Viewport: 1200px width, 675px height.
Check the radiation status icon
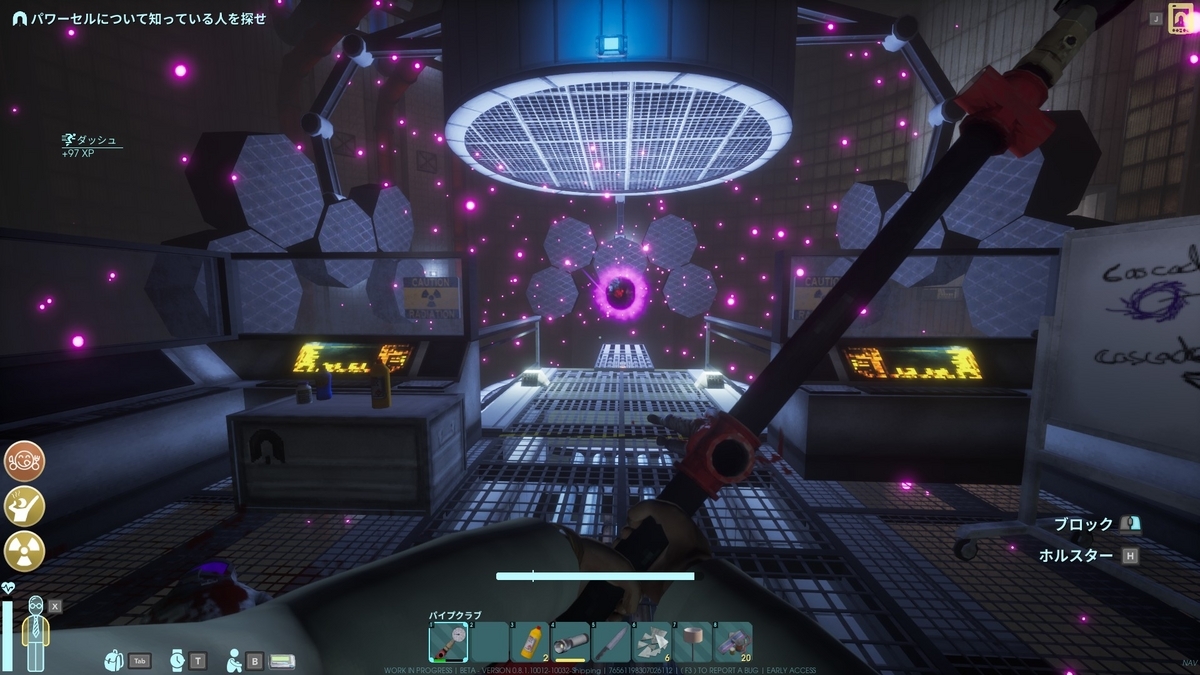pyautogui.click(x=25, y=551)
